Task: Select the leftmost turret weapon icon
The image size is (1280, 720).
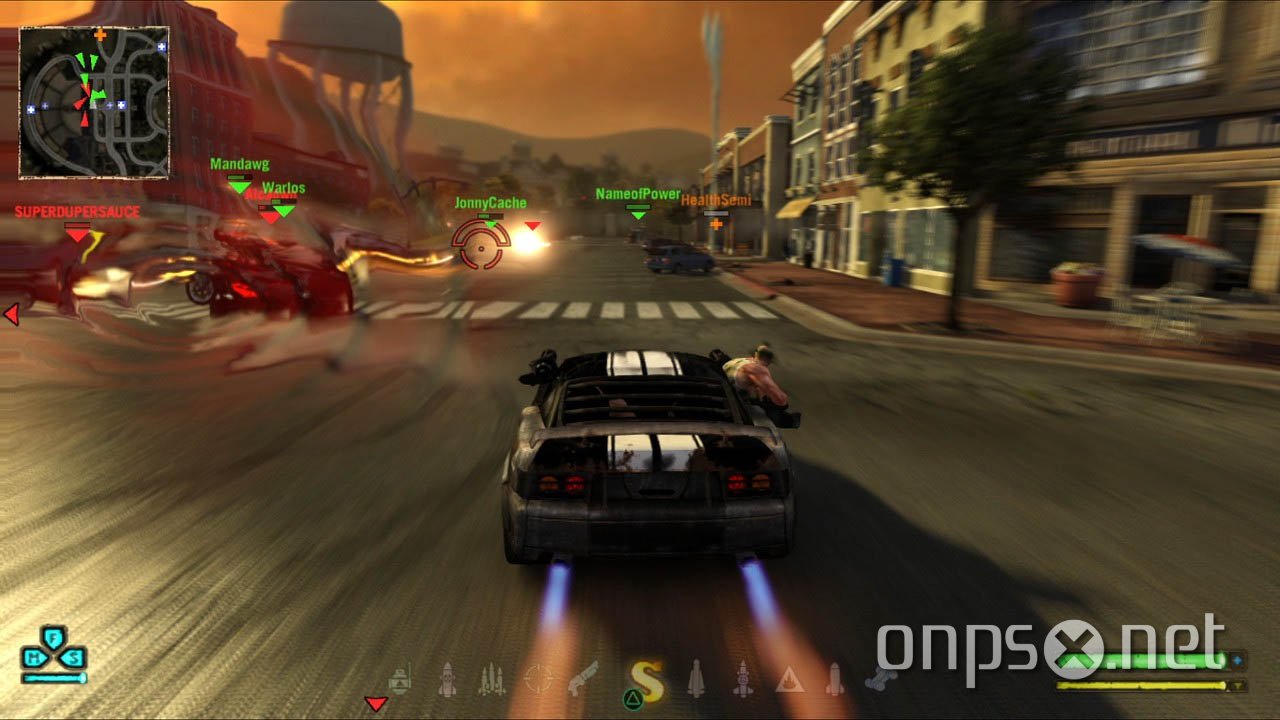Action: 401,680
